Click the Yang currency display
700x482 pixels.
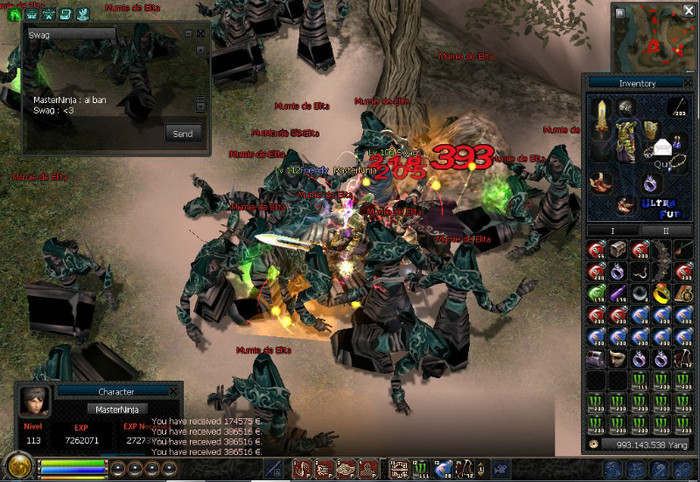click(x=640, y=444)
